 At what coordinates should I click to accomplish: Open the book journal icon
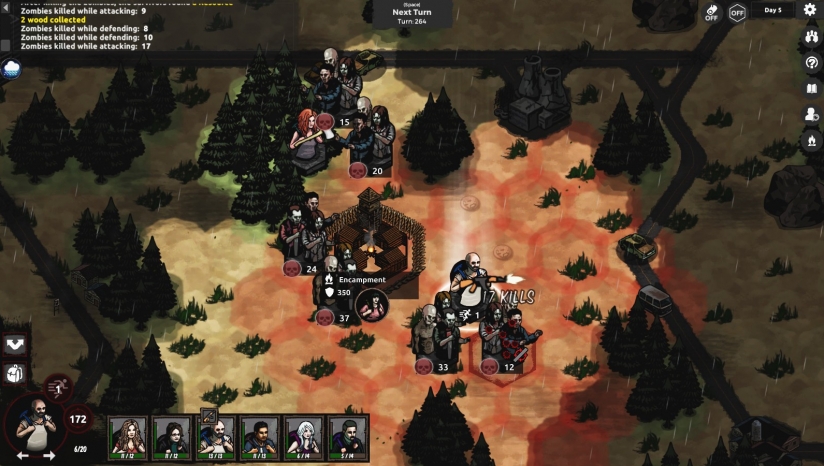tap(811, 88)
